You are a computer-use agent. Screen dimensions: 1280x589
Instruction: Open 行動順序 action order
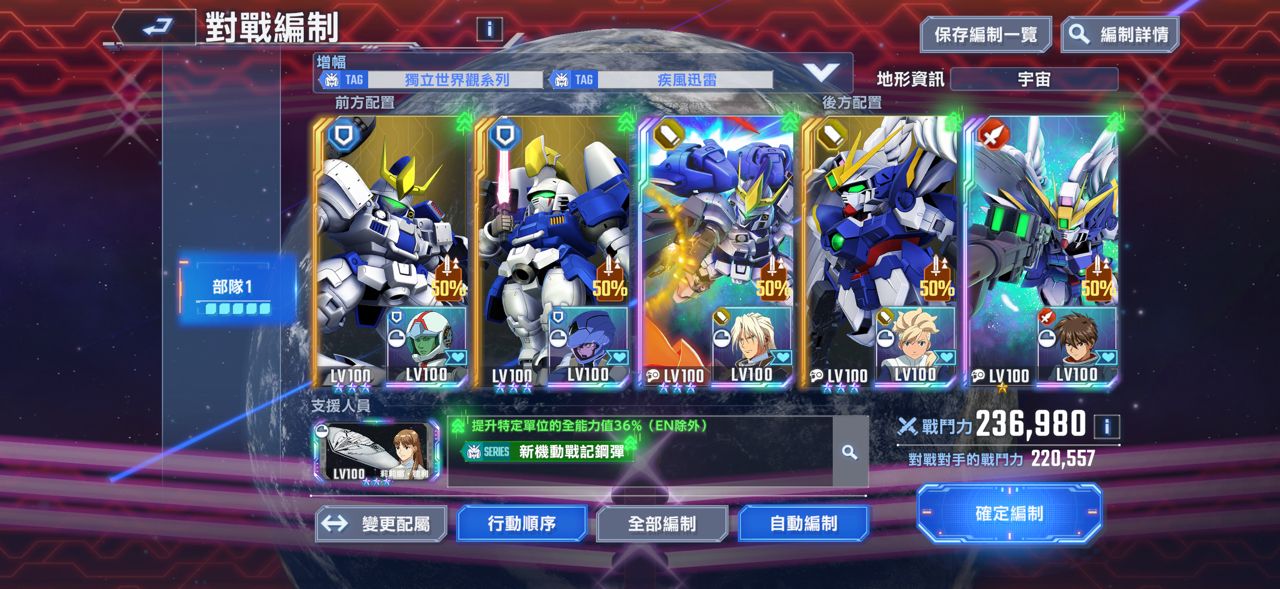(x=522, y=523)
